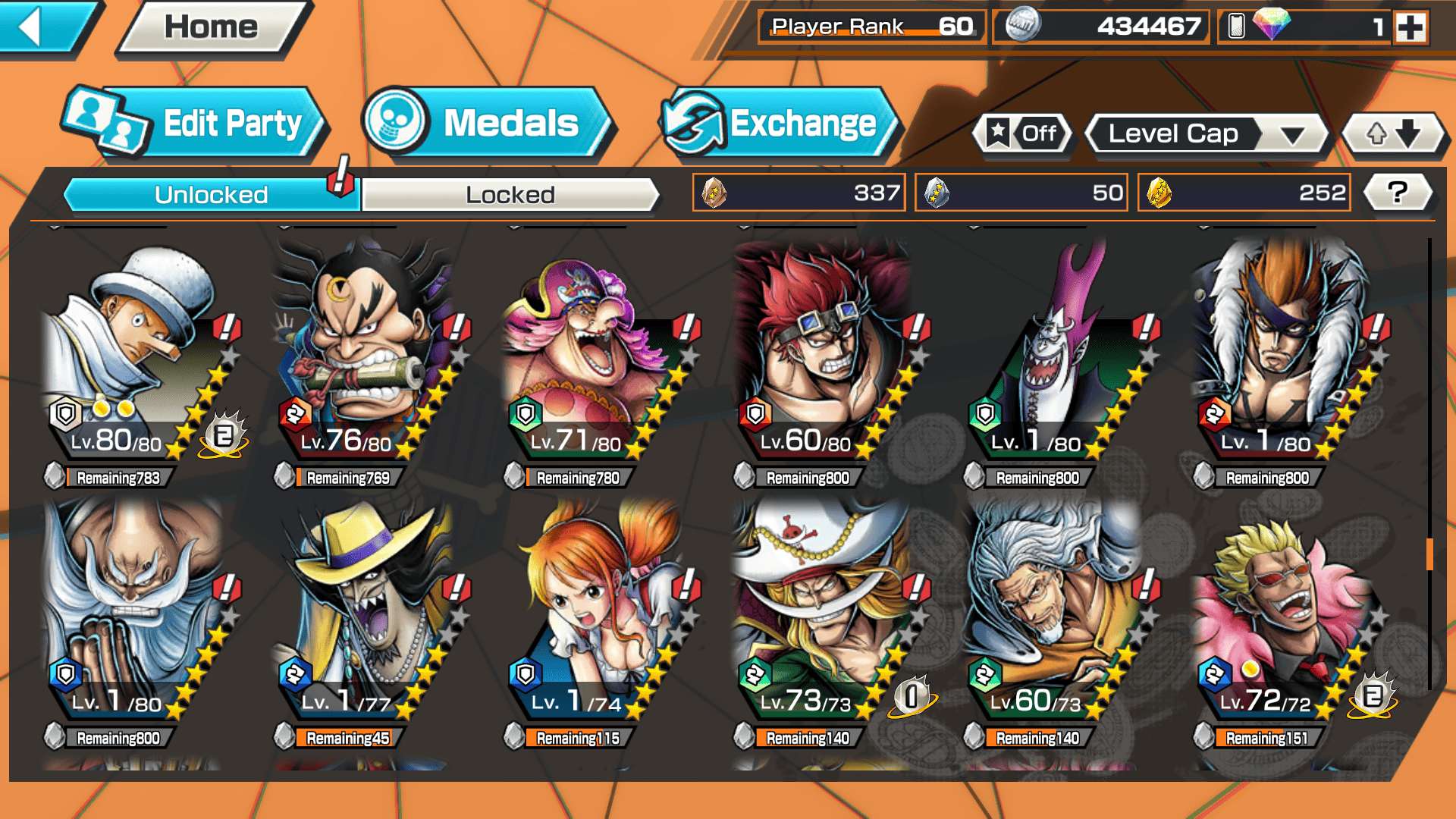This screenshot has width=1456, height=819.
Task: Open the Edit Party menu
Action: (196, 124)
